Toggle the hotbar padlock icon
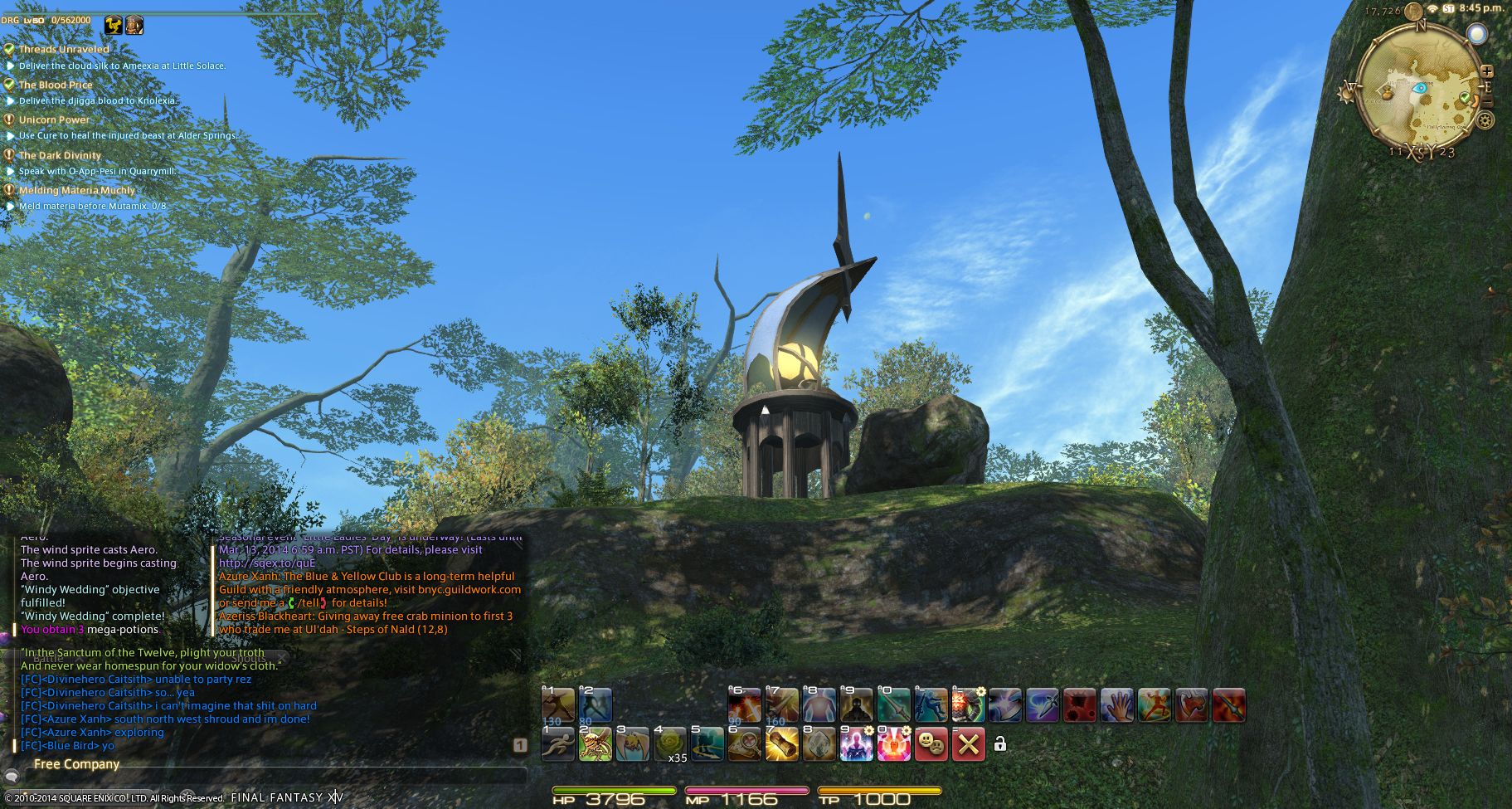This screenshot has height=809, width=1512. click(1000, 743)
